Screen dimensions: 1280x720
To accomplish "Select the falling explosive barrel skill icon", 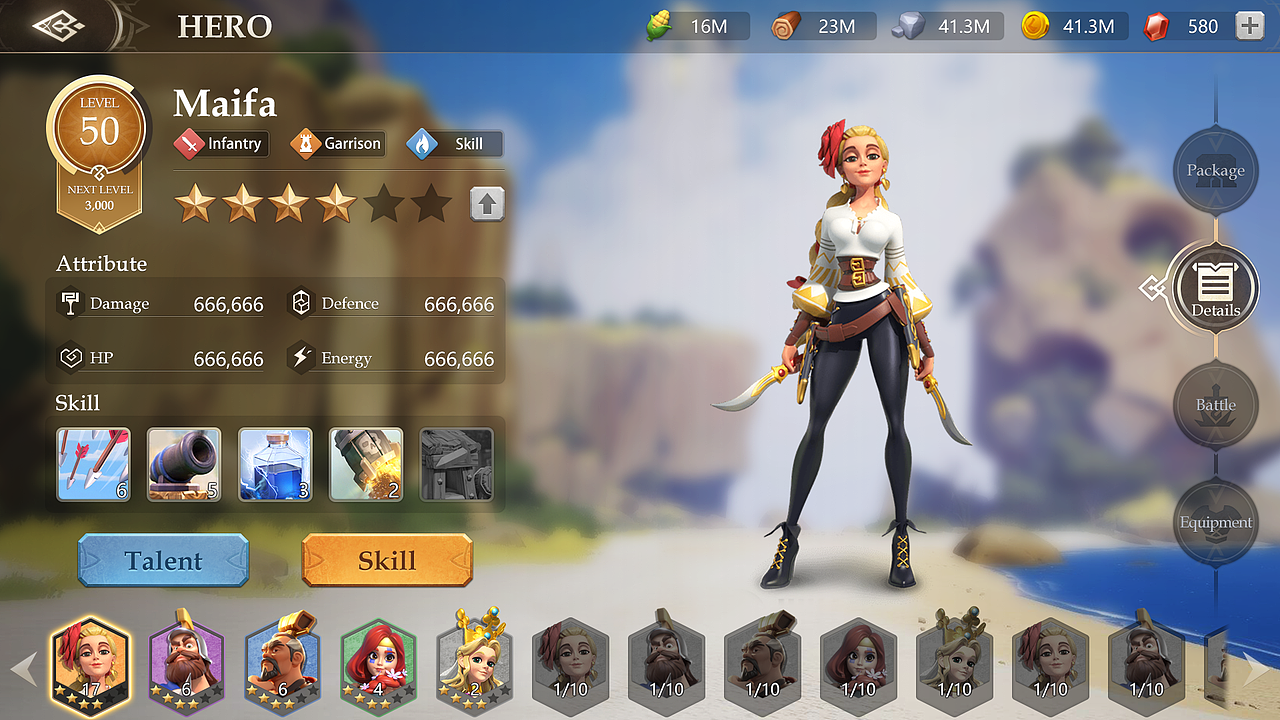I will coord(366,465).
